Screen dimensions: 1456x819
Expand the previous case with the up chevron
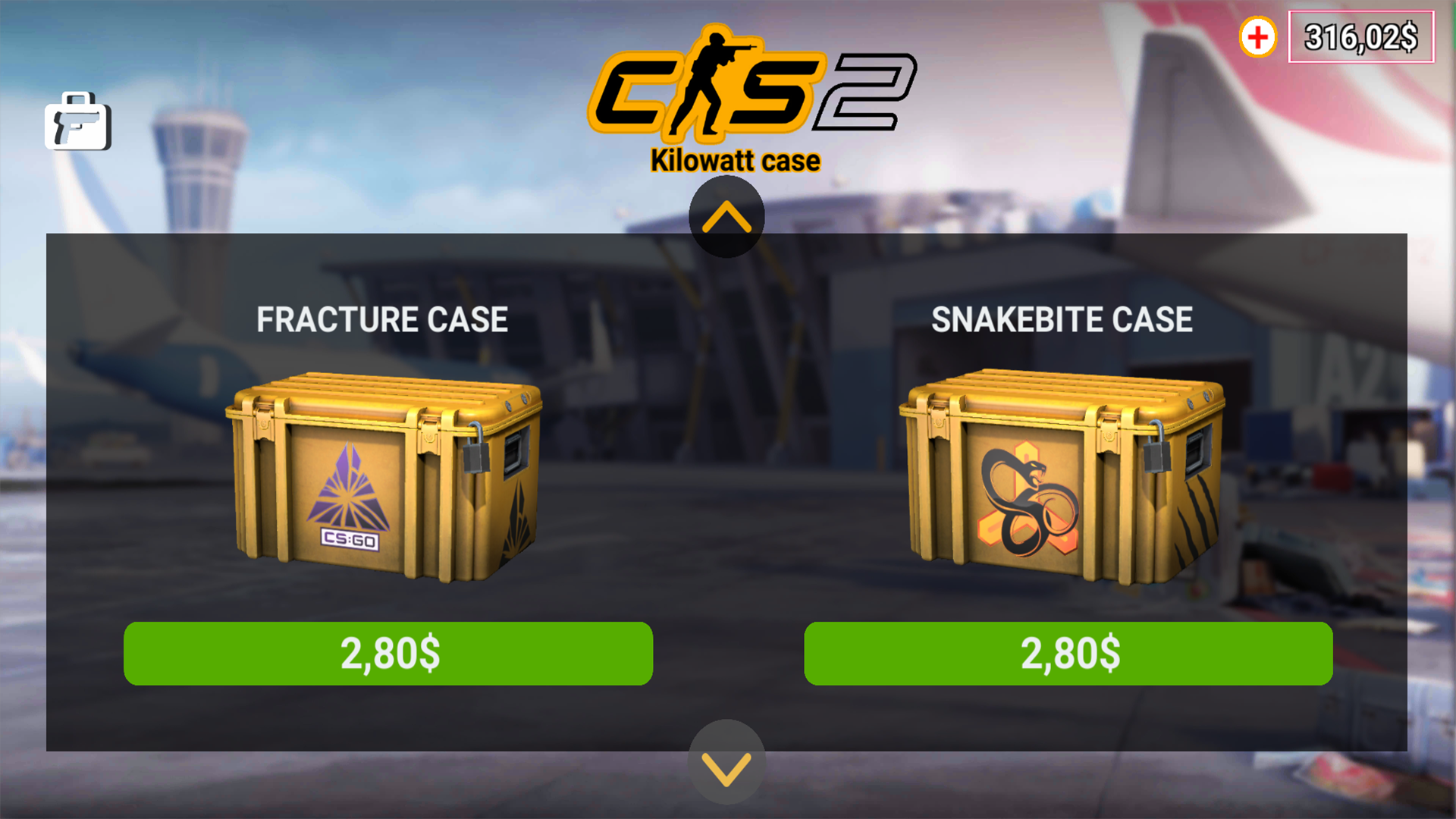pyautogui.click(x=727, y=216)
